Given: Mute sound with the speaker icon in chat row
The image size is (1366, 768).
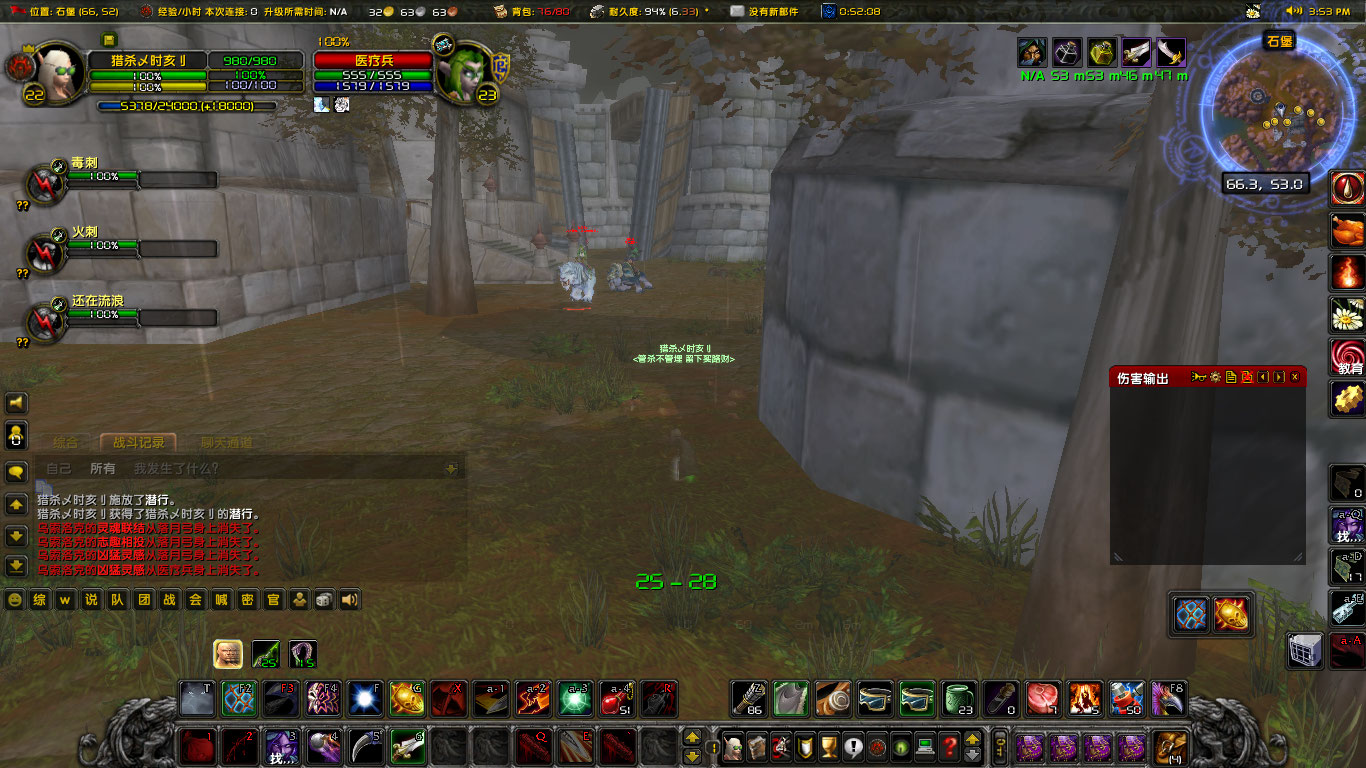Looking at the screenshot, I should (348, 601).
